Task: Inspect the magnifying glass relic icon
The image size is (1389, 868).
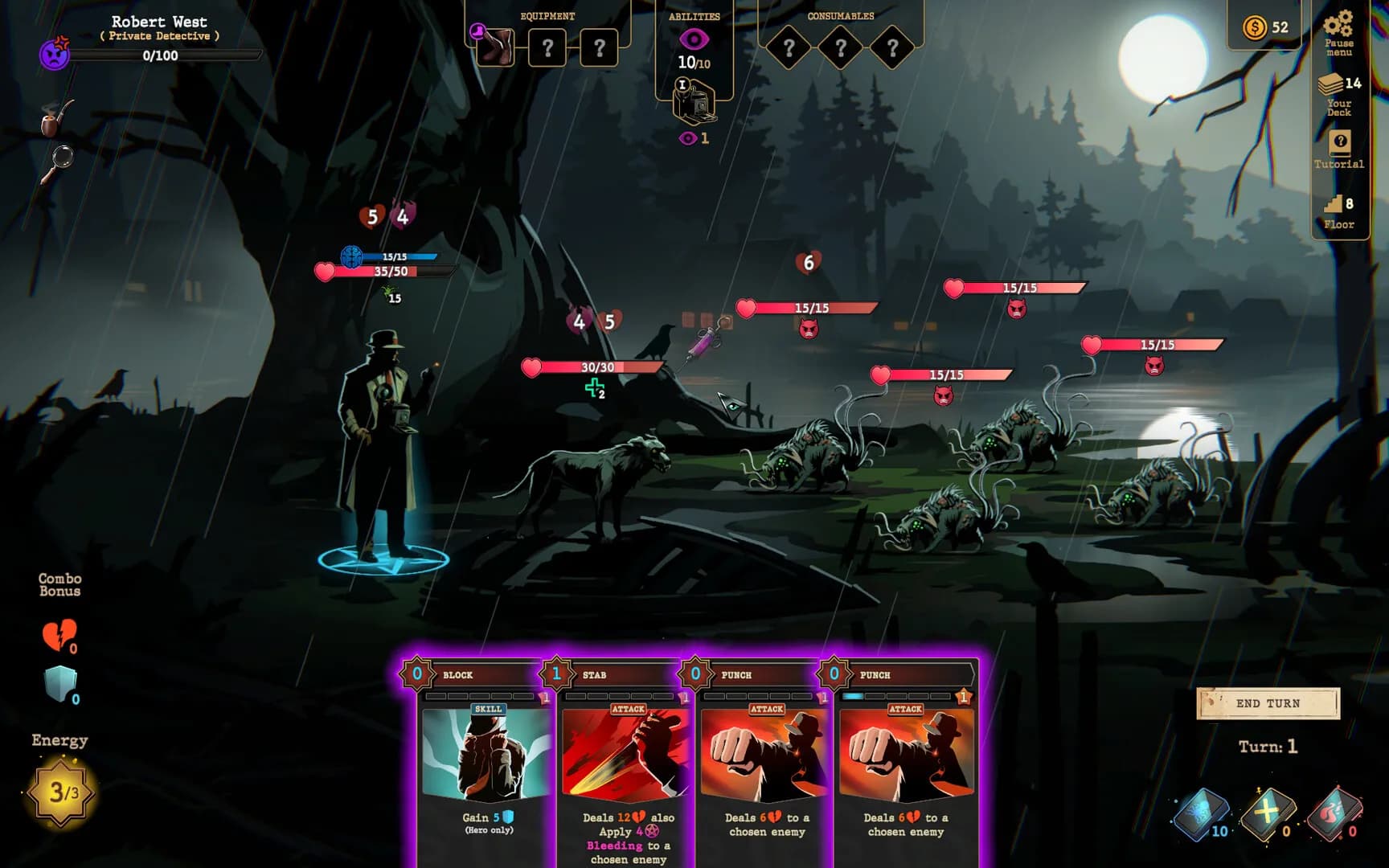Action: [57, 163]
